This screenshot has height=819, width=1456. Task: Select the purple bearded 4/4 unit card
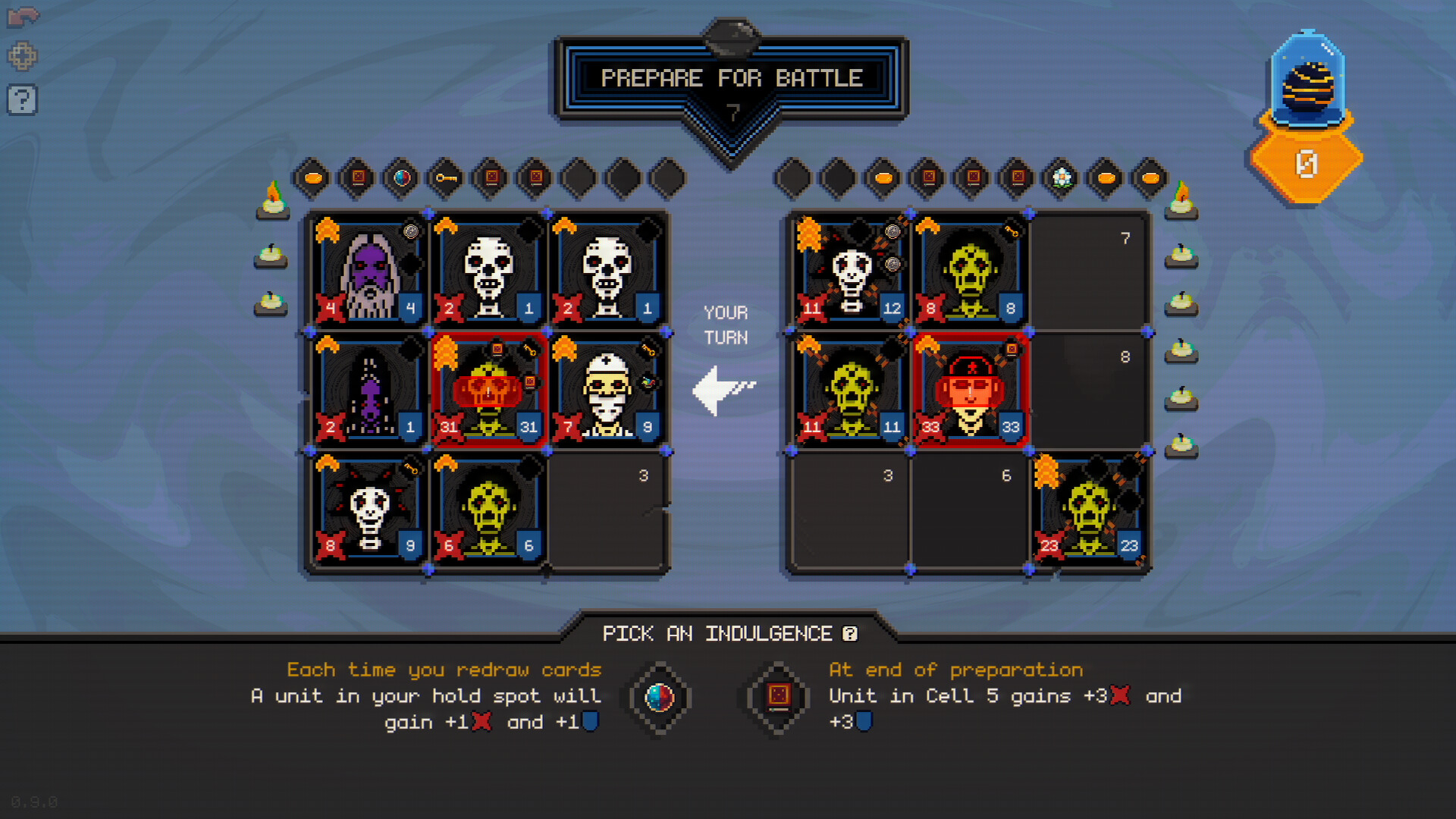(367, 271)
